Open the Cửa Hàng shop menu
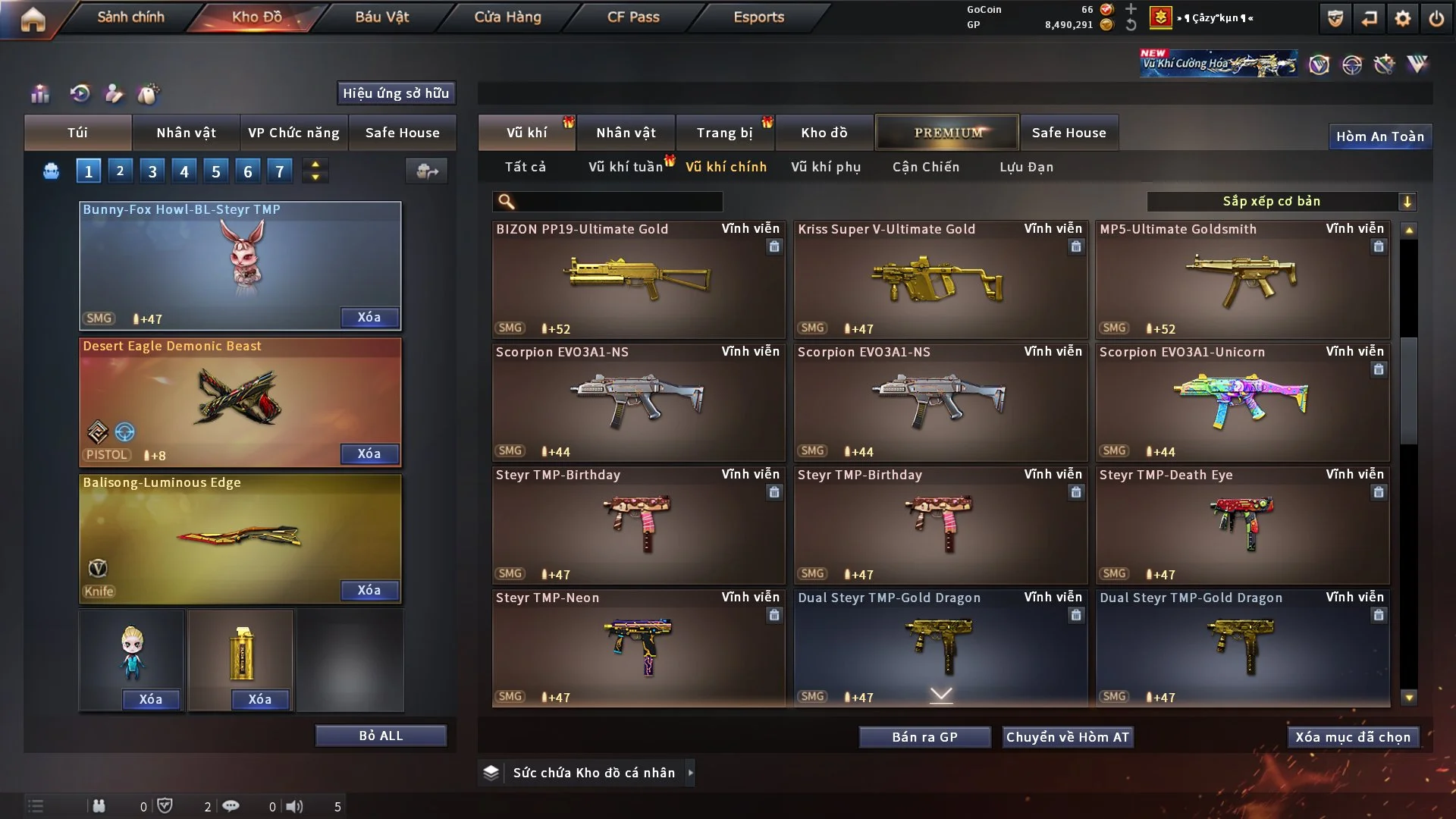 coord(507,17)
